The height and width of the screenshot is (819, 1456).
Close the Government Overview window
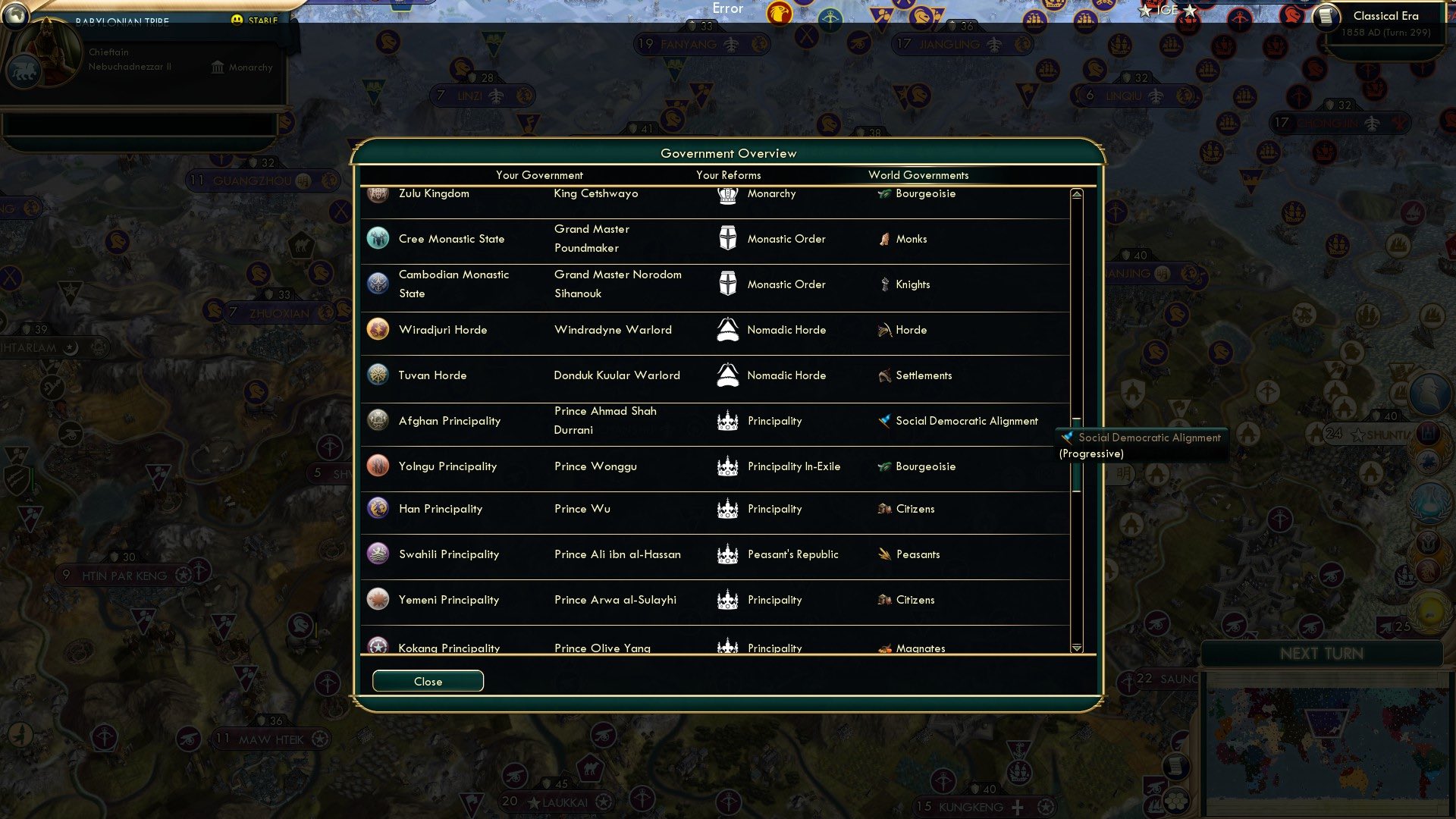[427, 680]
